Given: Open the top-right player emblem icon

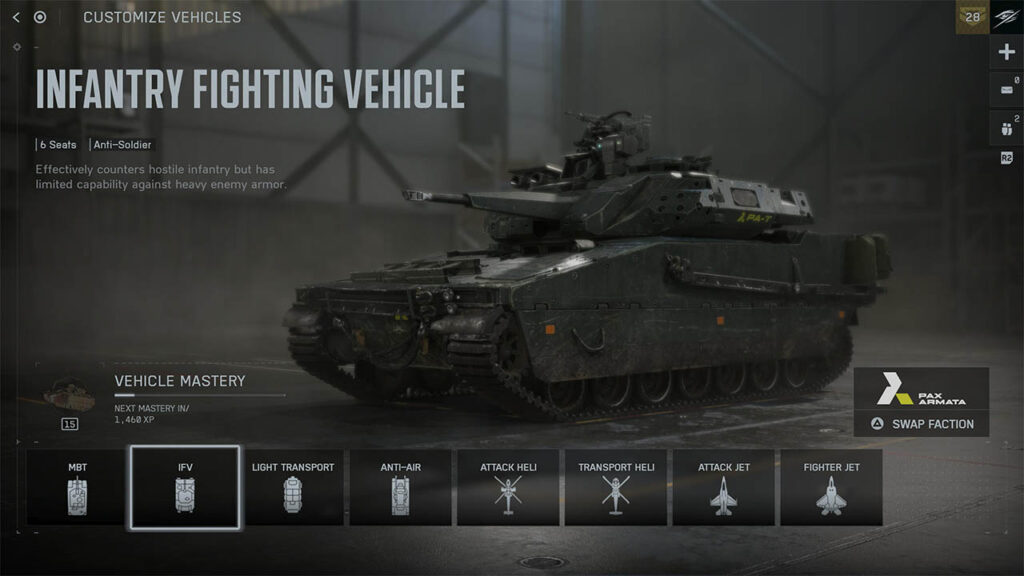Looking at the screenshot, I should [1007, 17].
